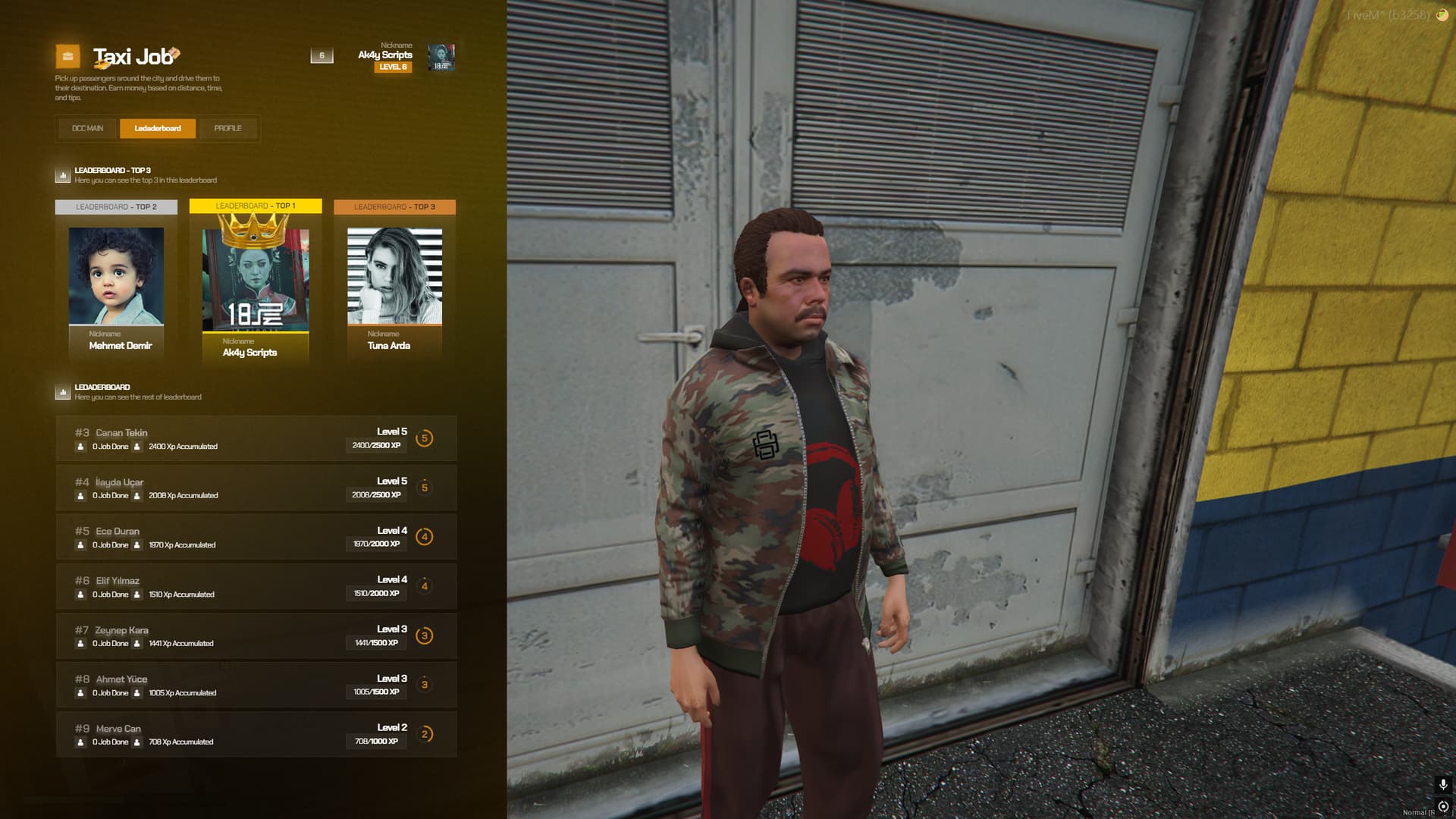The width and height of the screenshot is (1456, 819).
Task: Select the Zeynep Kara leaderboard row
Action: [x=256, y=635]
